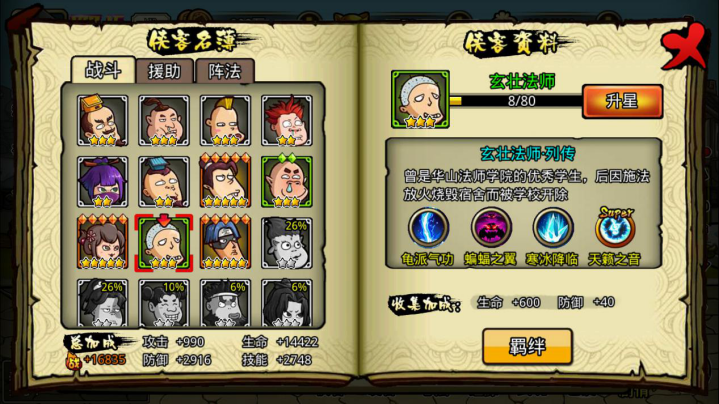Inspect the 天籁之音 super skill icon
Image resolution: width=719 pixels, height=404 pixels.
(x=615, y=228)
